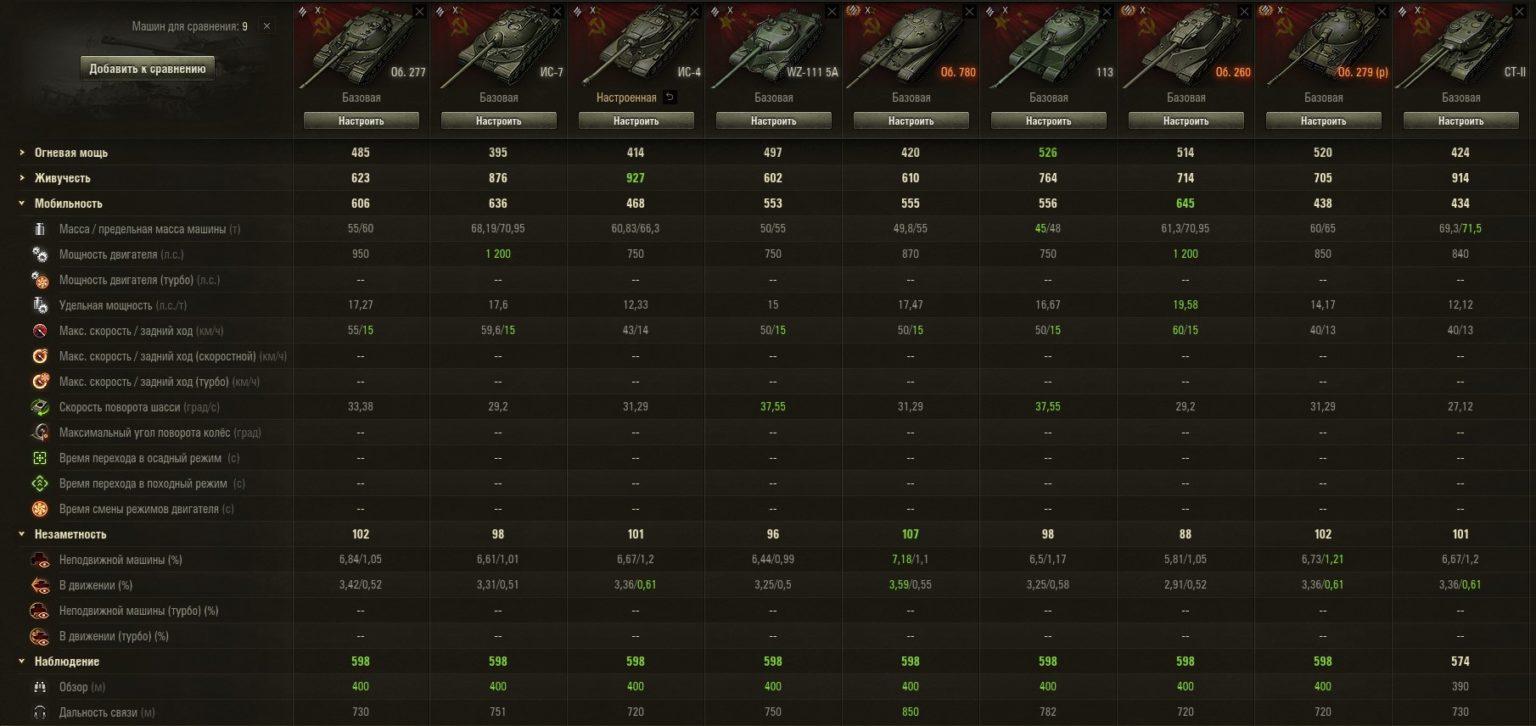Remove Об. 277 from the comparison
The height and width of the screenshot is (726, 1536).
pyautogui.click(x=421, y=12)
